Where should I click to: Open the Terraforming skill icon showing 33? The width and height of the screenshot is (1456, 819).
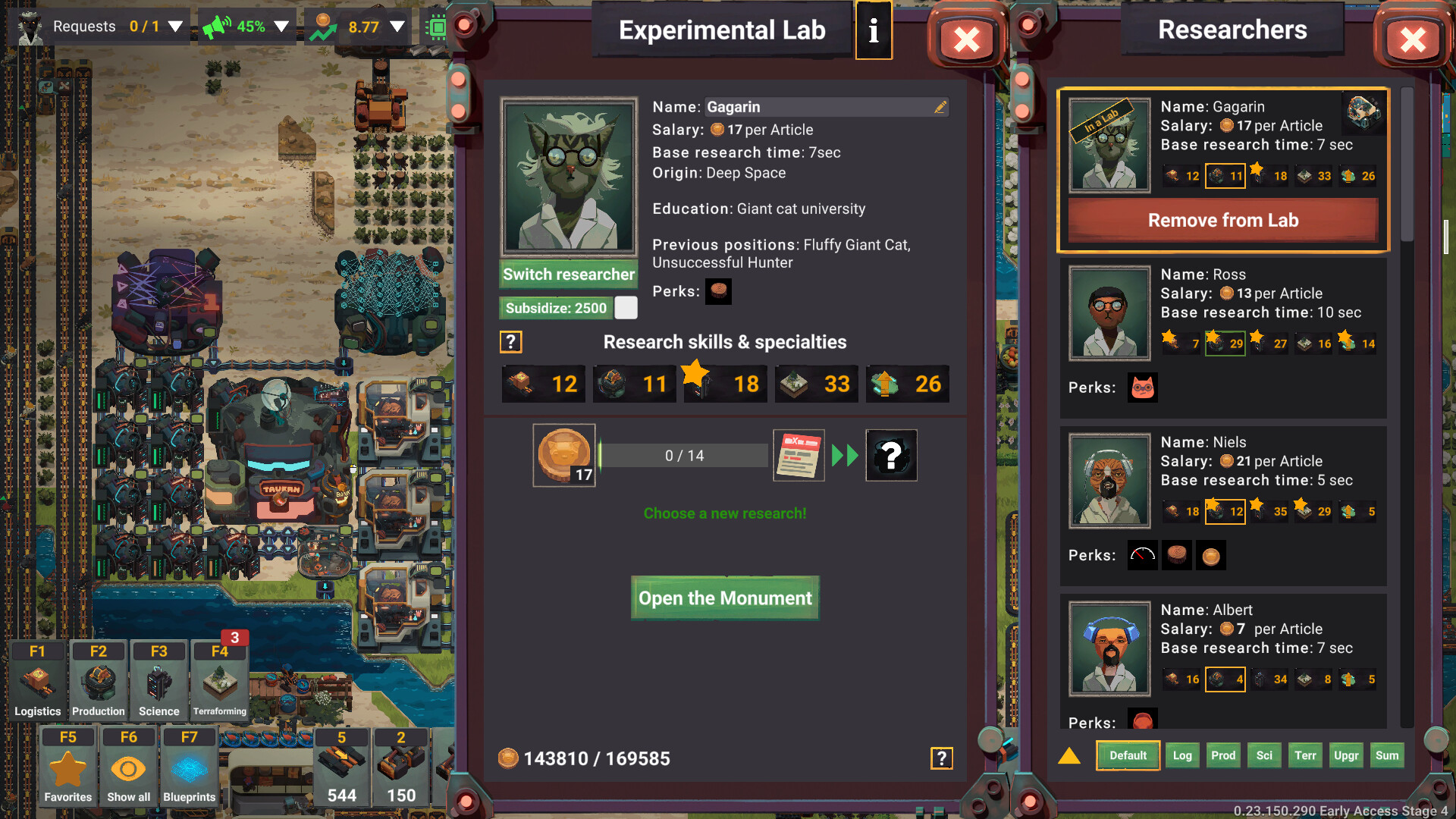816,384
